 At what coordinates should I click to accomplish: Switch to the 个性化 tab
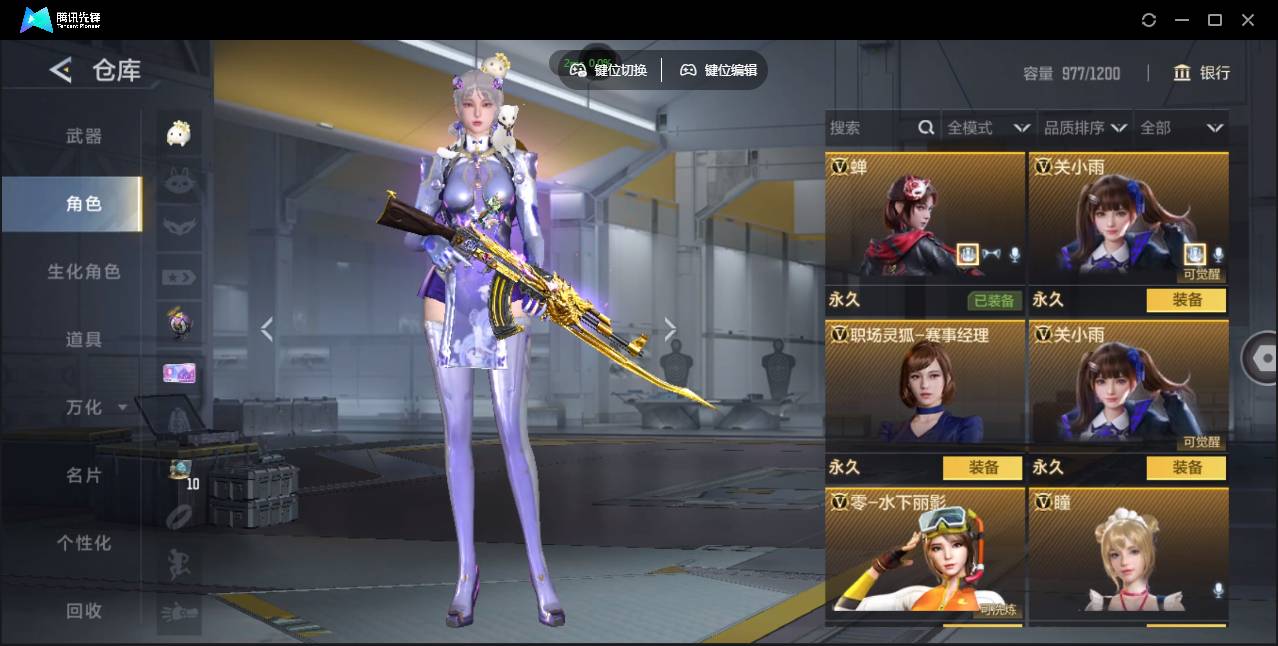click(x=84, y=543)
